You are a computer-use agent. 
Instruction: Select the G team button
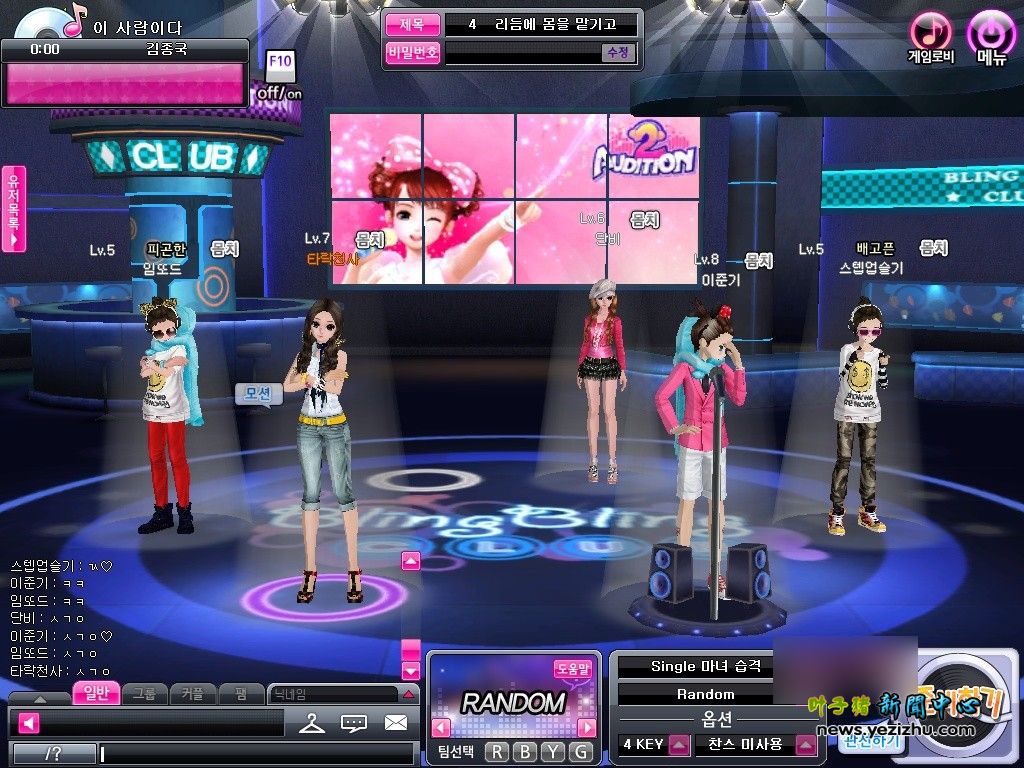(581, 752)
